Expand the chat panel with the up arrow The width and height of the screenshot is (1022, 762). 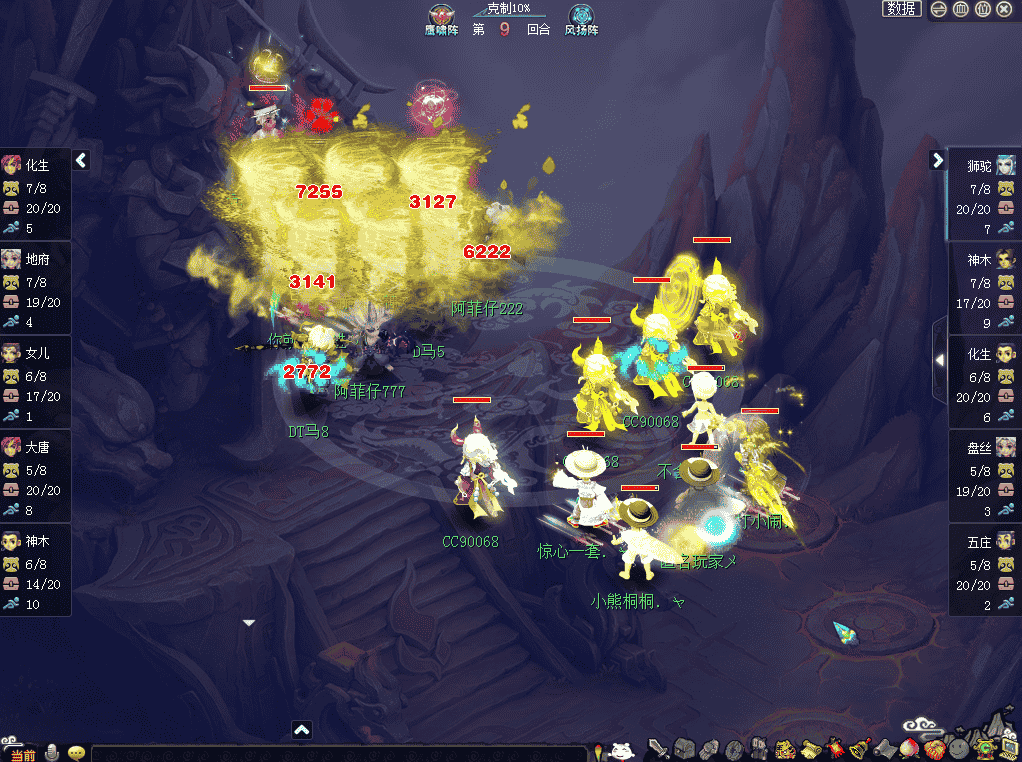point(302,730)
